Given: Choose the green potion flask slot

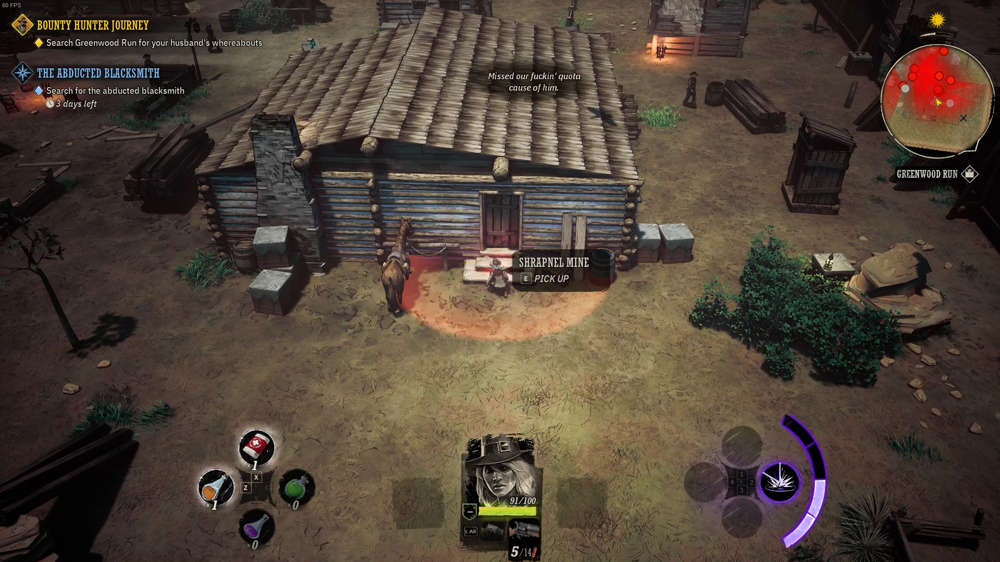Looking at the screenshot, I should [297, 487].
